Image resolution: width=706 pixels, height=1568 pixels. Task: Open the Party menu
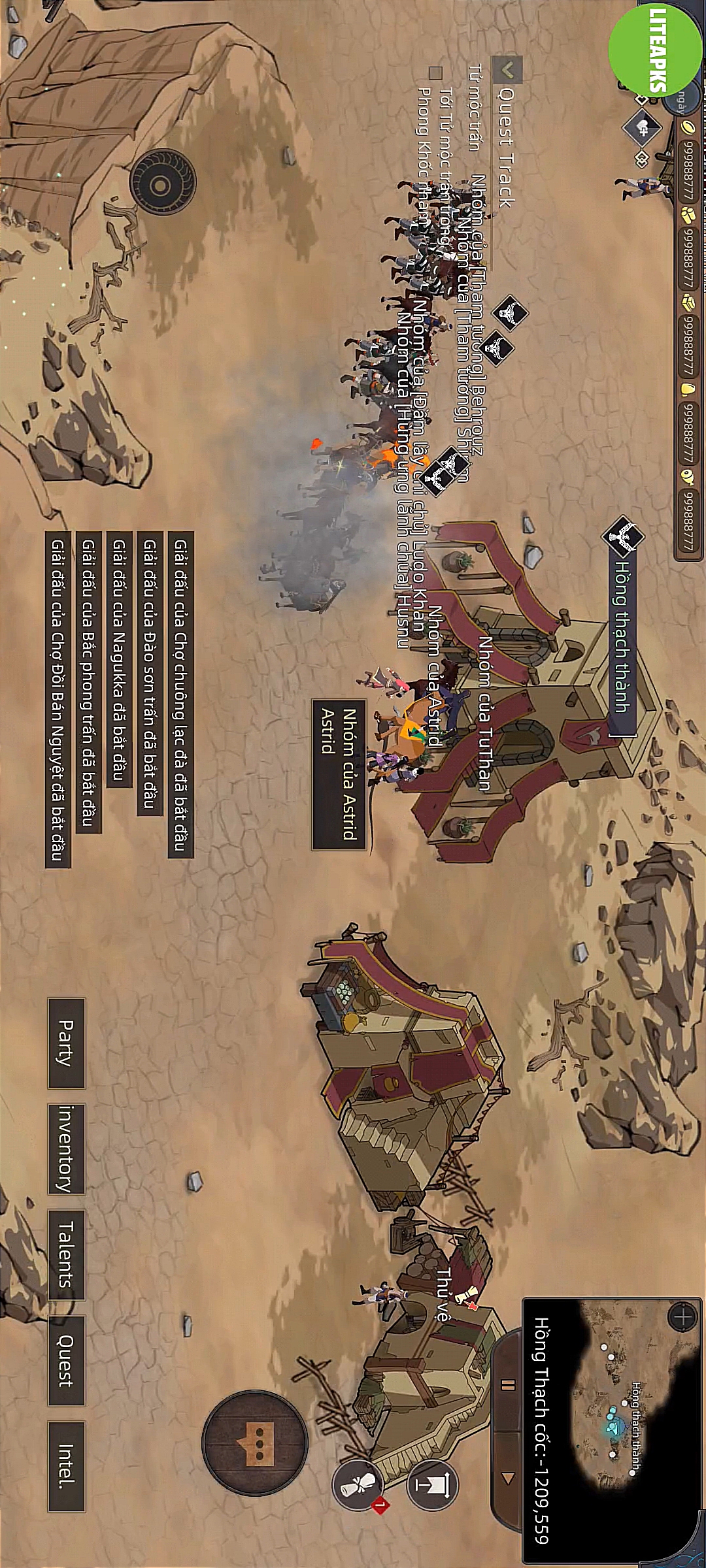[x=66, y=1043]
